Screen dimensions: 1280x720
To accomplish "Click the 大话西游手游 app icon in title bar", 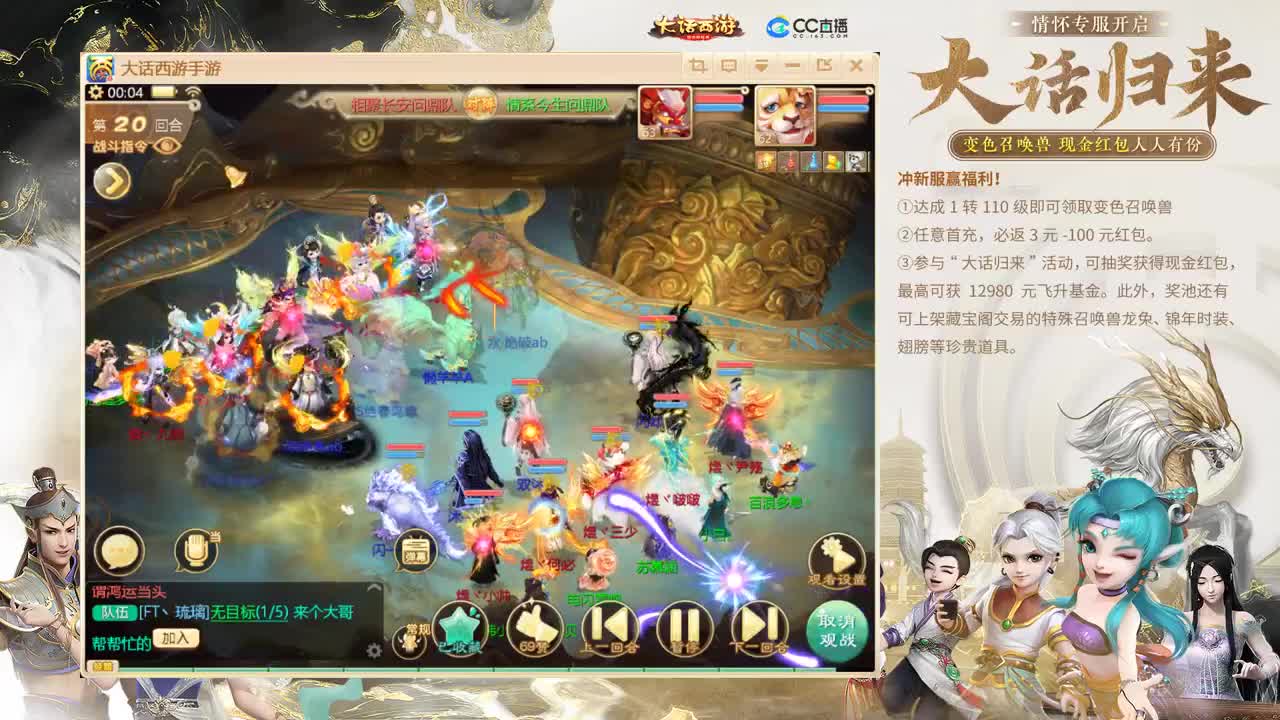I will click(102, 66).
